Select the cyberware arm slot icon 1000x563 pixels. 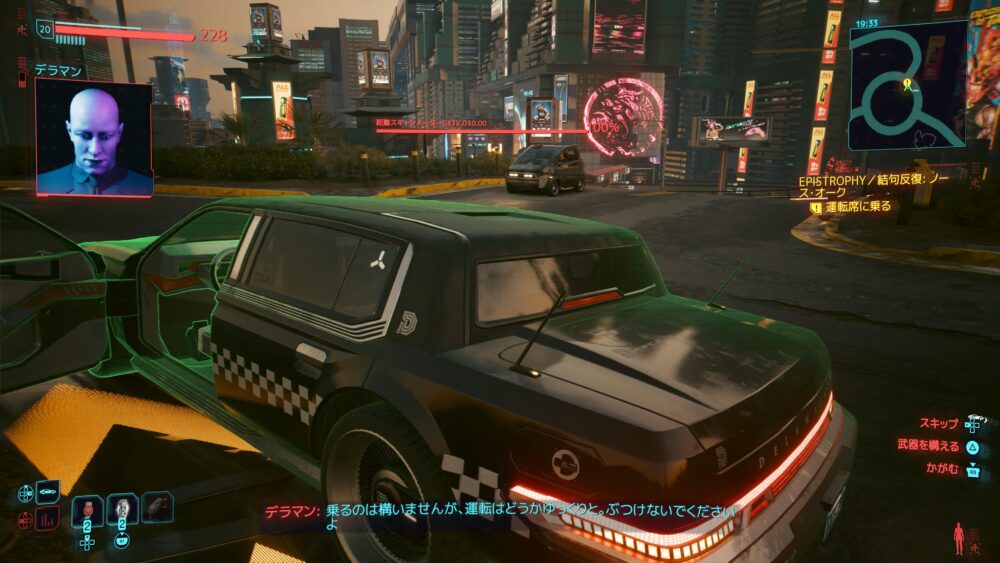point(157,508)
